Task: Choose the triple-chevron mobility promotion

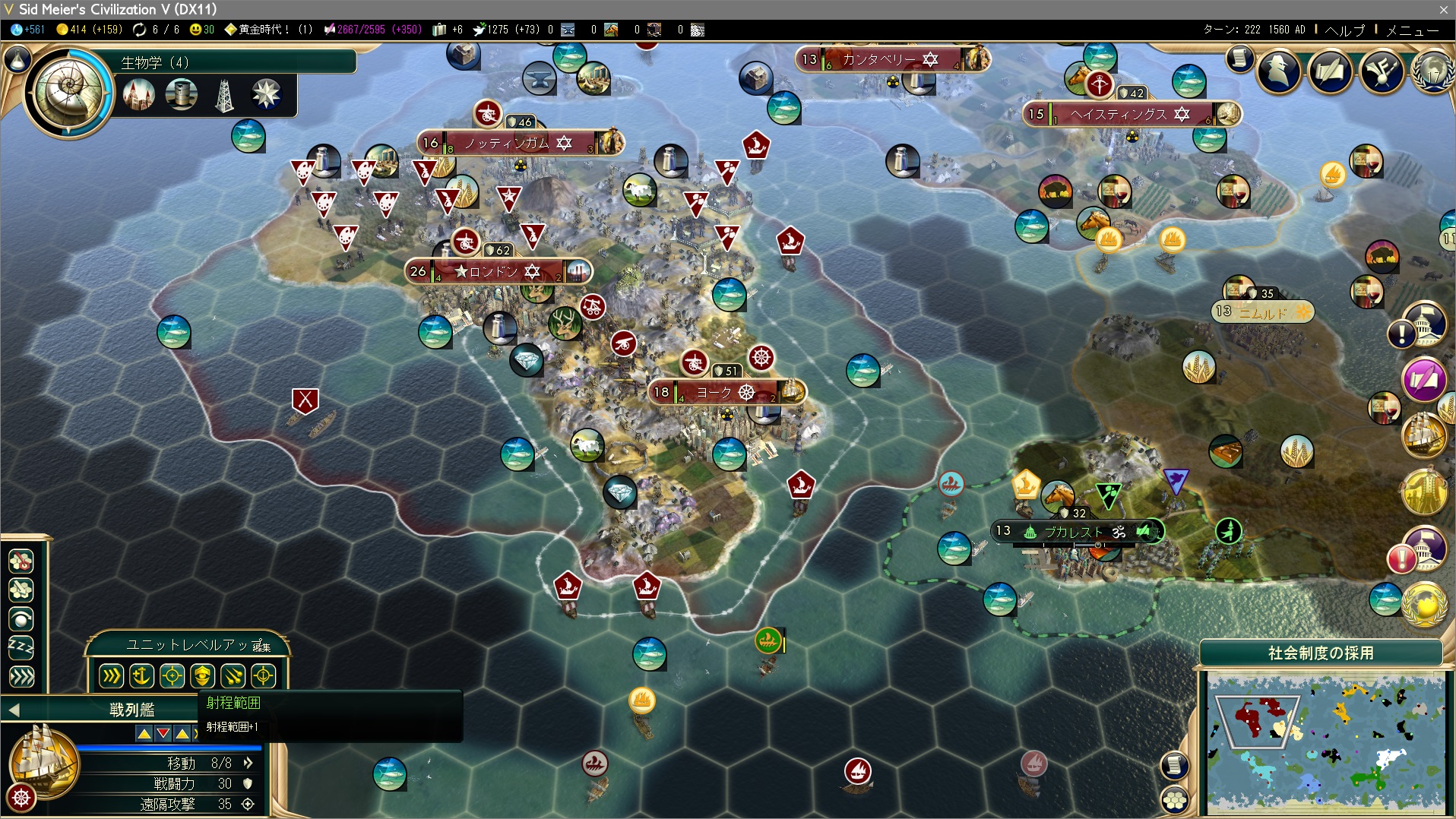Action: (x=111, y=675)
